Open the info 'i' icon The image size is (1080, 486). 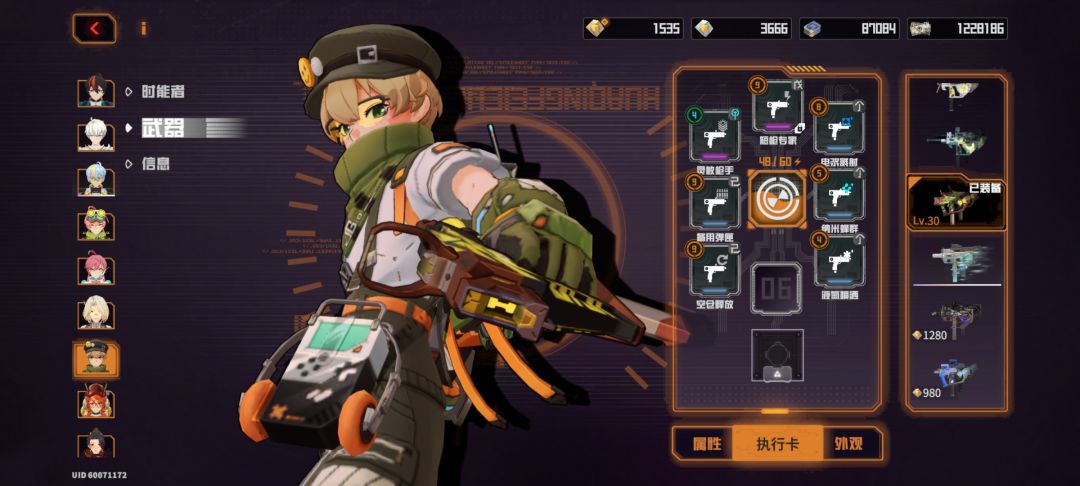pos(143,28)
